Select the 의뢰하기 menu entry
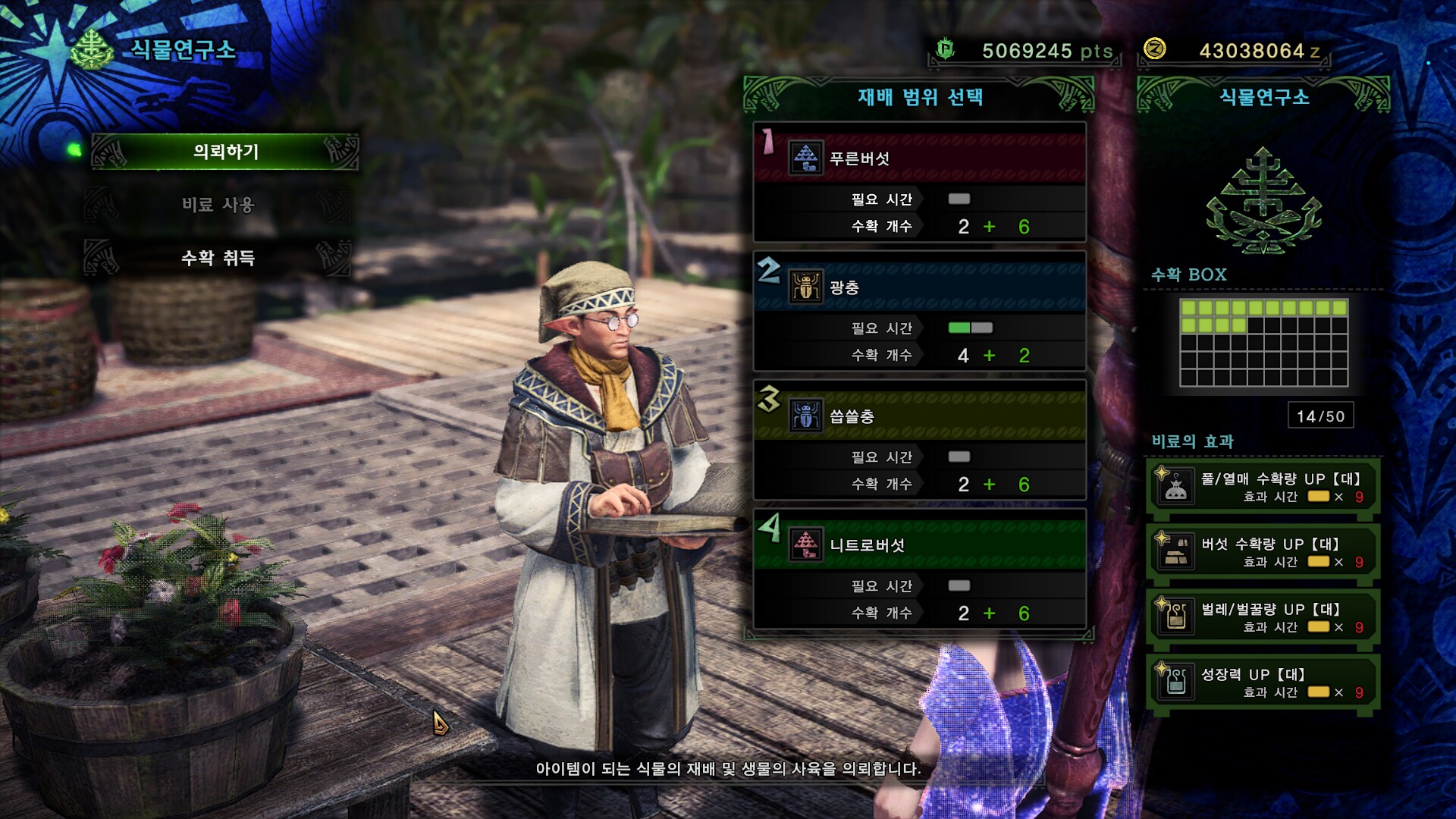Viewport: 1456px width, 819px height. 225,152
